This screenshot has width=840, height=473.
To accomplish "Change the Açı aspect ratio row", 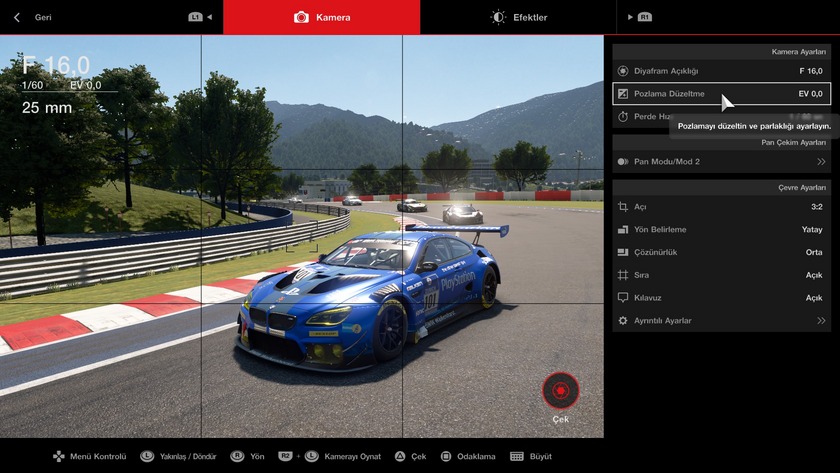I will (x=720, y=207).
